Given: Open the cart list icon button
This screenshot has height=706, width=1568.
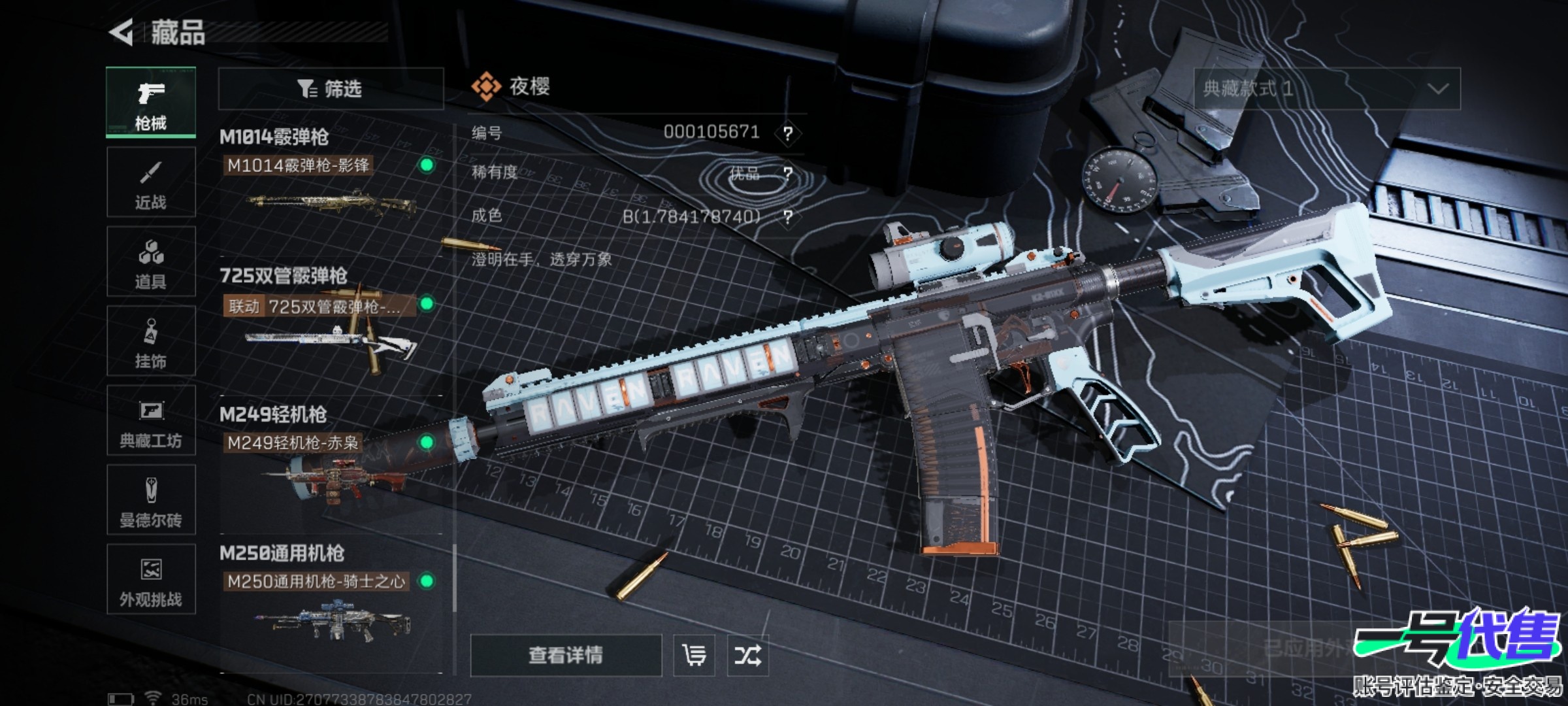Looking at the screenshot, I should 694,655.
